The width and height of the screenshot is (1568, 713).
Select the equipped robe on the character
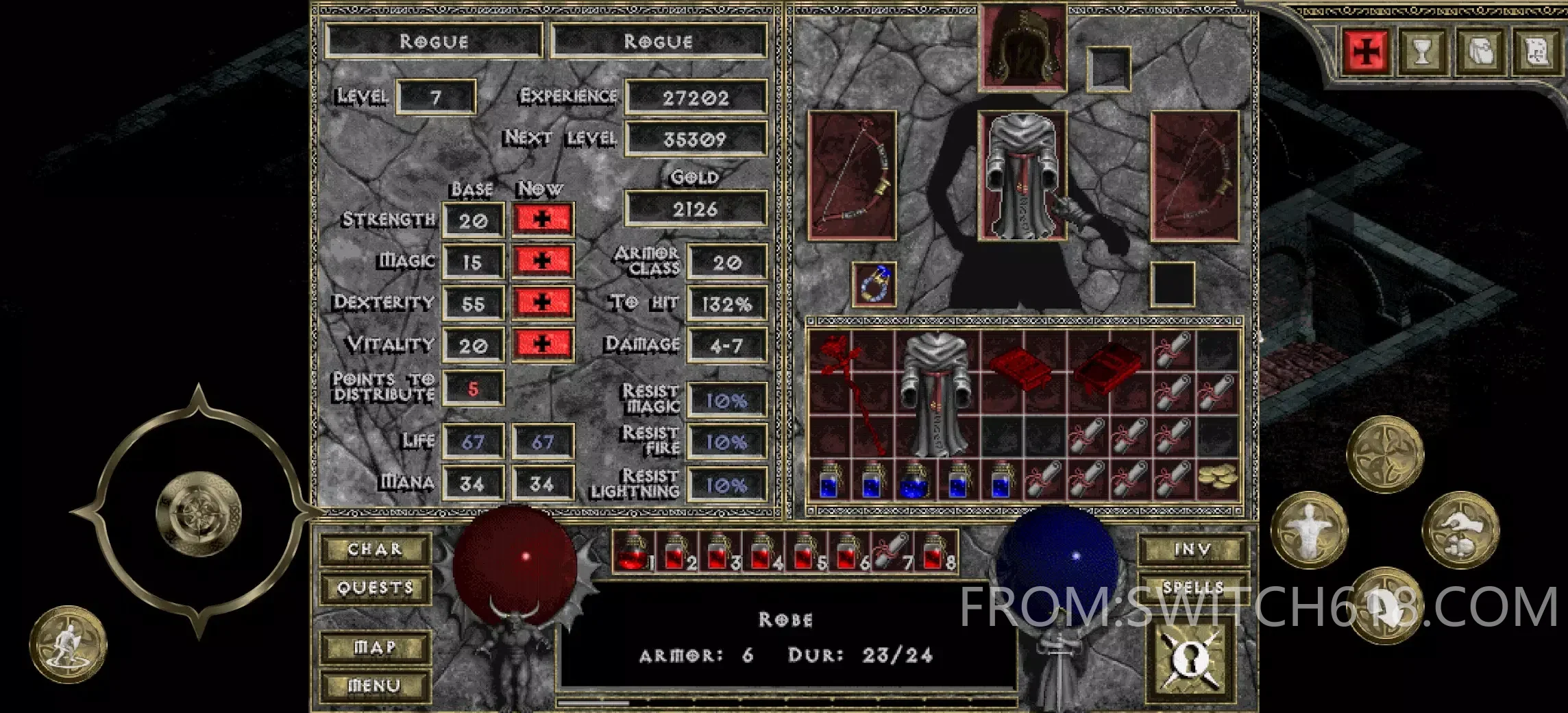click(1022, 176)
